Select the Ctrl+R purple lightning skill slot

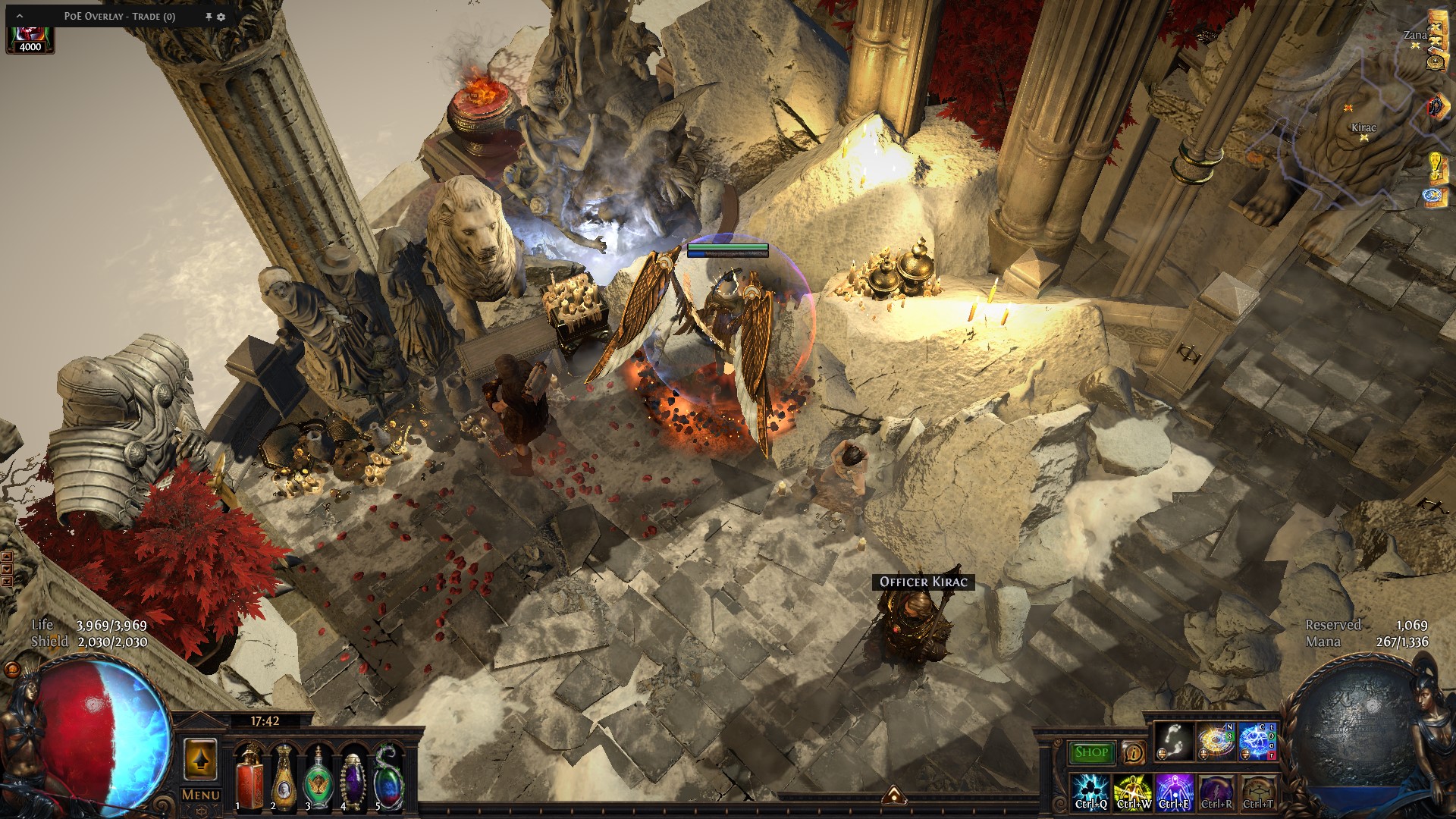(x=1216, y=792)
